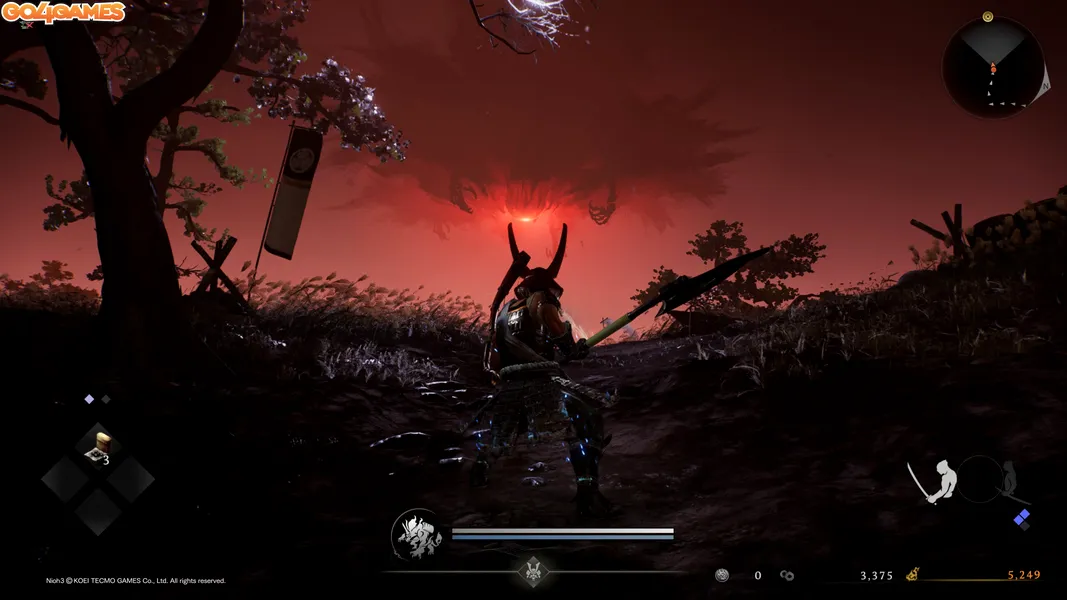Viewport: 1067px width, 600px height.
Task: Click the circular minimap
Action: pyautogui.click(x=993, y=67)
